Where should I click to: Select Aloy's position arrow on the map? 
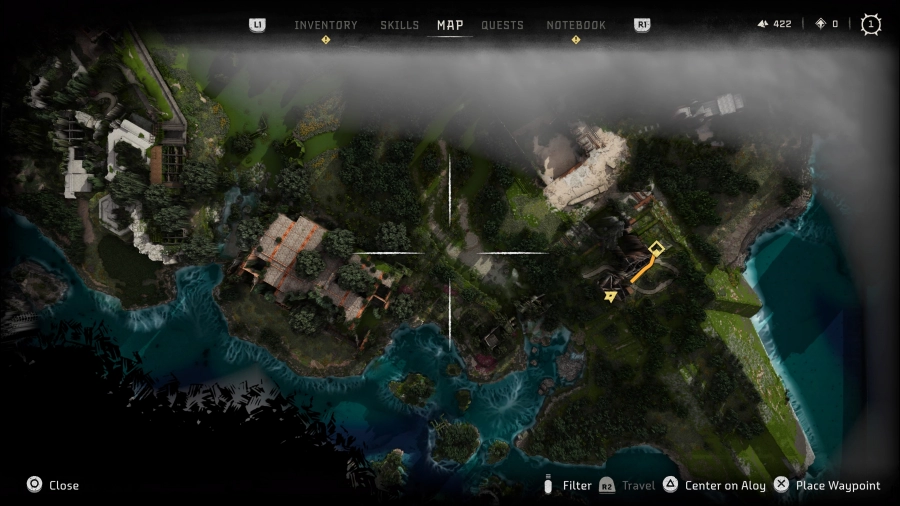coord(610,296)
